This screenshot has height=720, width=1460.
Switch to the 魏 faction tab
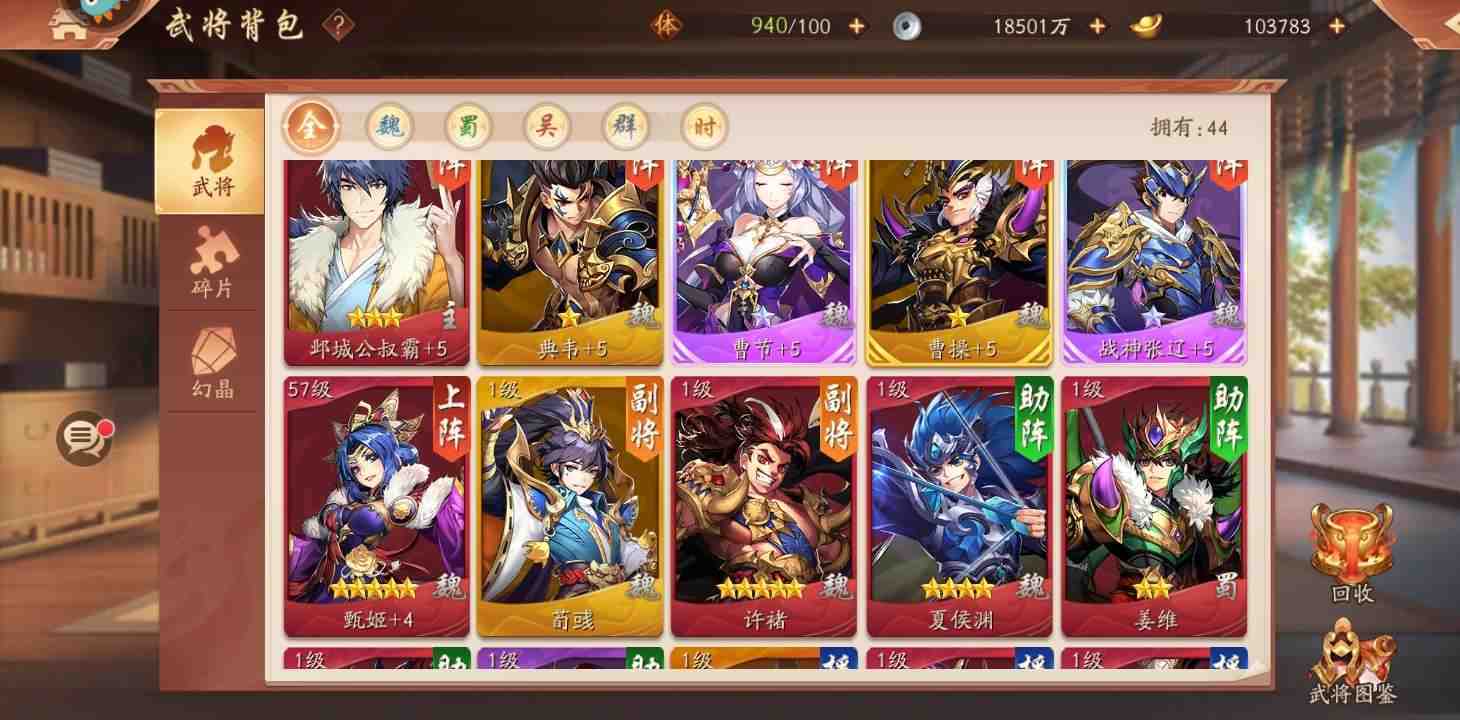point(389,128)
